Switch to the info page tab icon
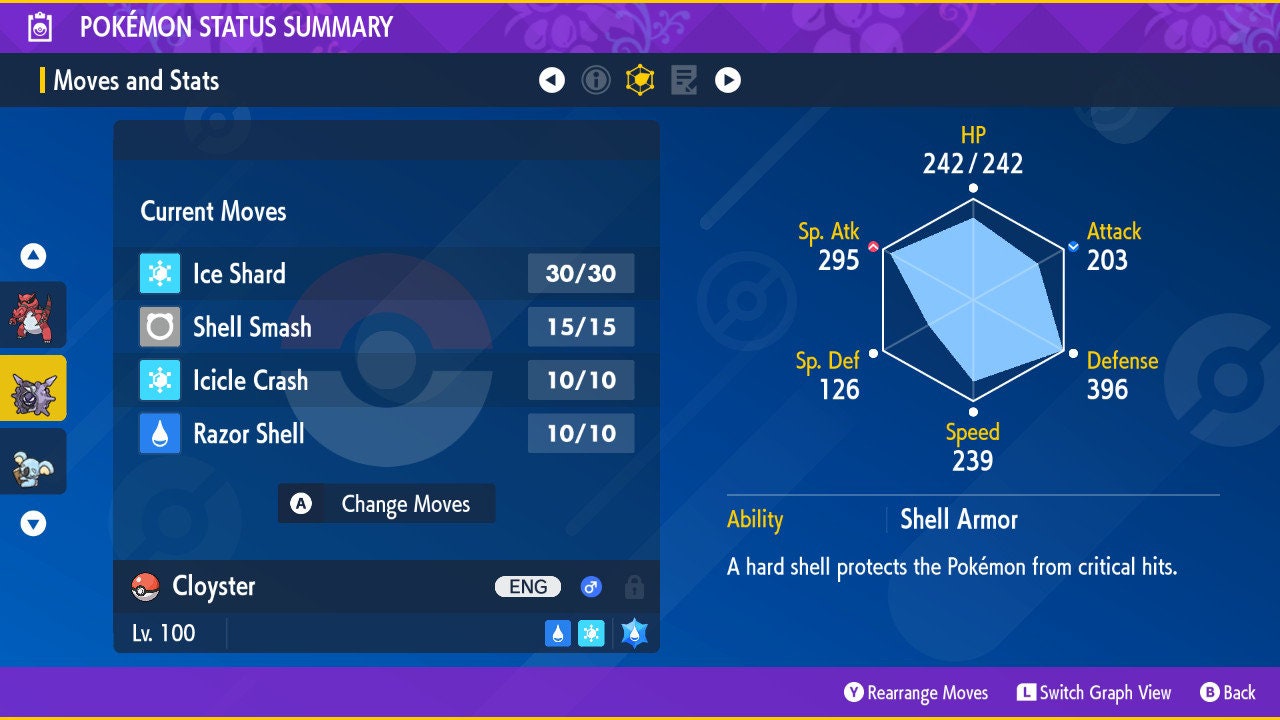The height and width of the screenshot is (720, 1280). pos(596,80)
